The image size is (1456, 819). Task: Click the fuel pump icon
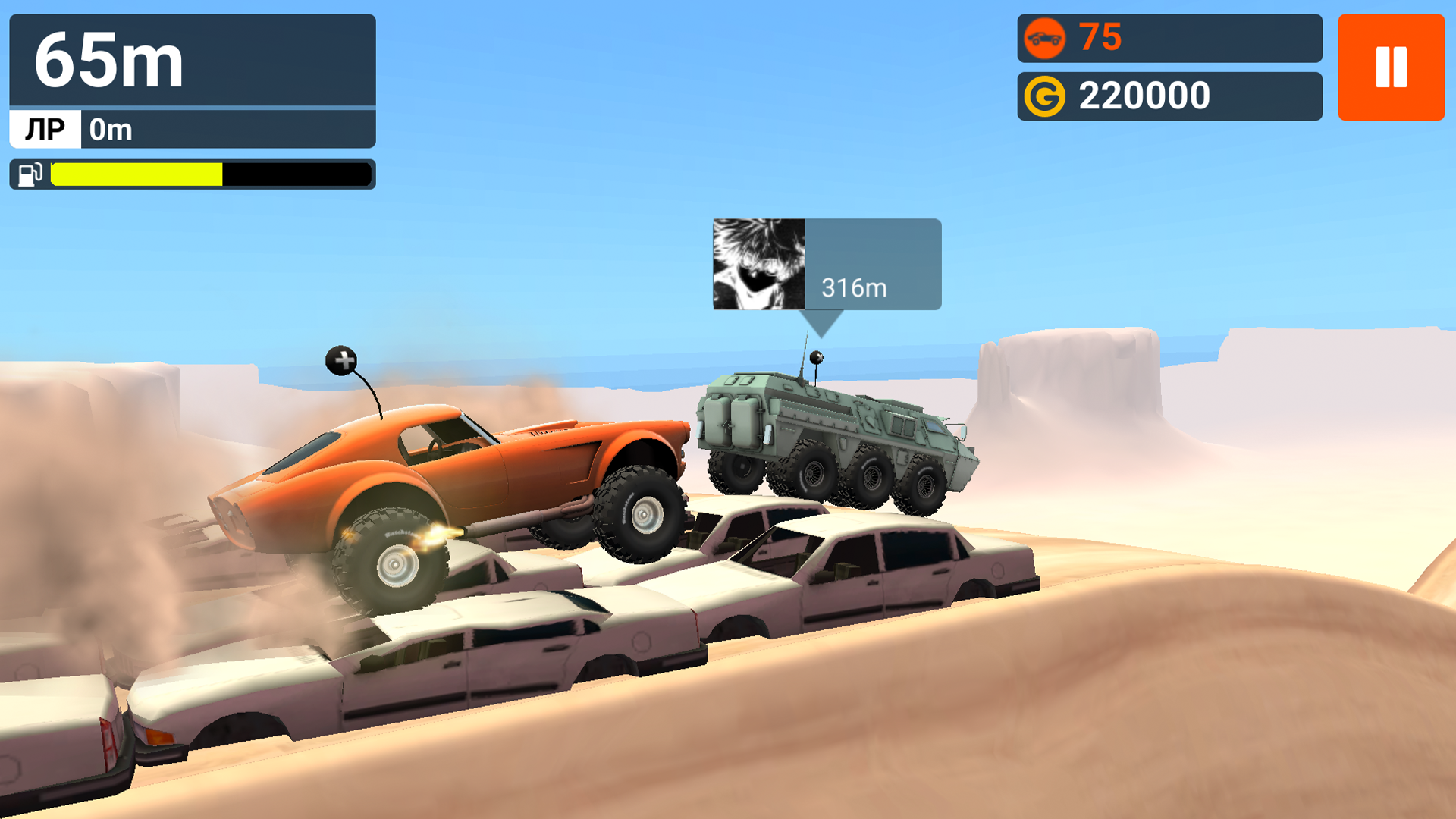point(27,174)
